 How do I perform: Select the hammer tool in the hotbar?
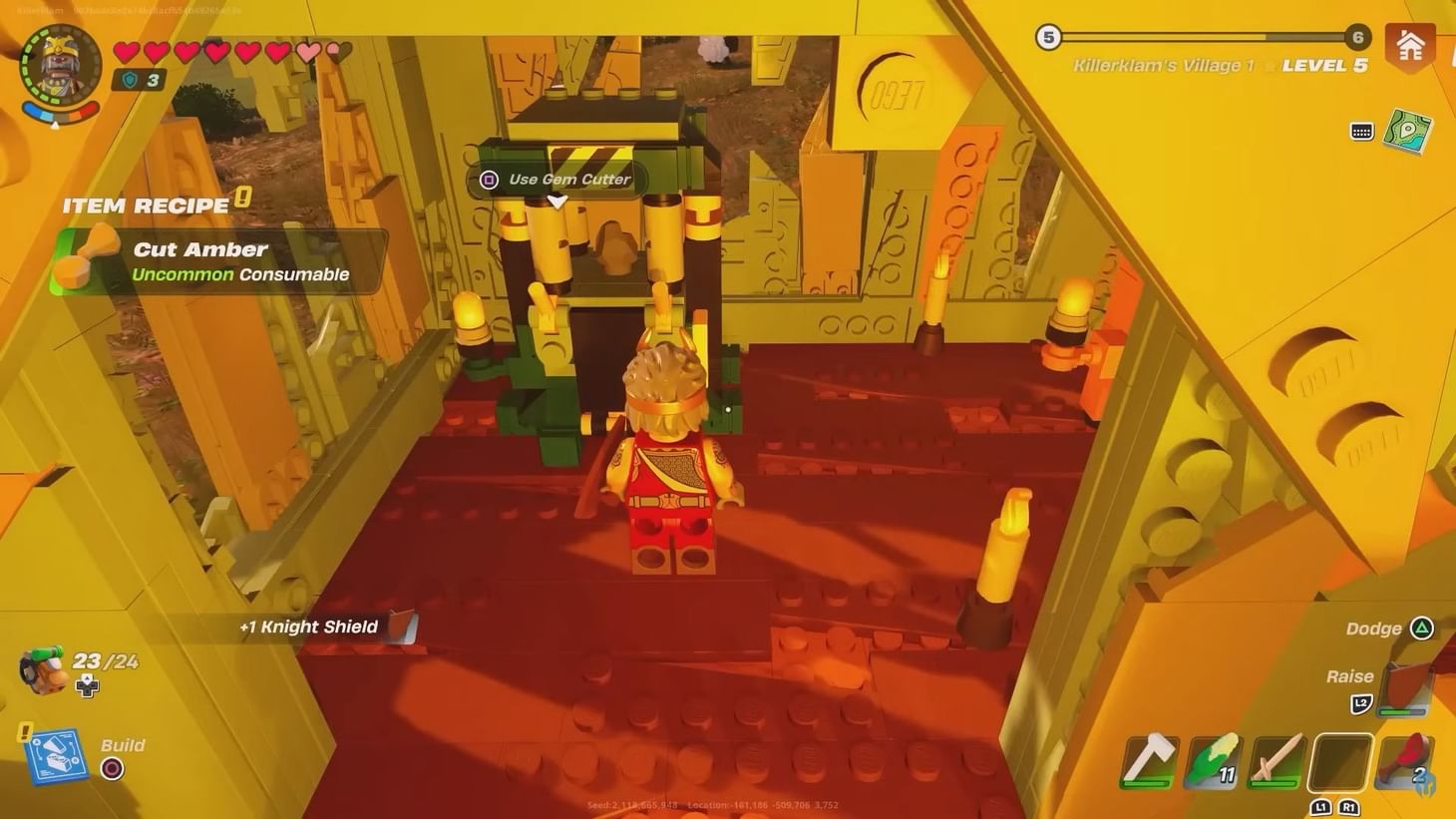tap(1150, 760)
